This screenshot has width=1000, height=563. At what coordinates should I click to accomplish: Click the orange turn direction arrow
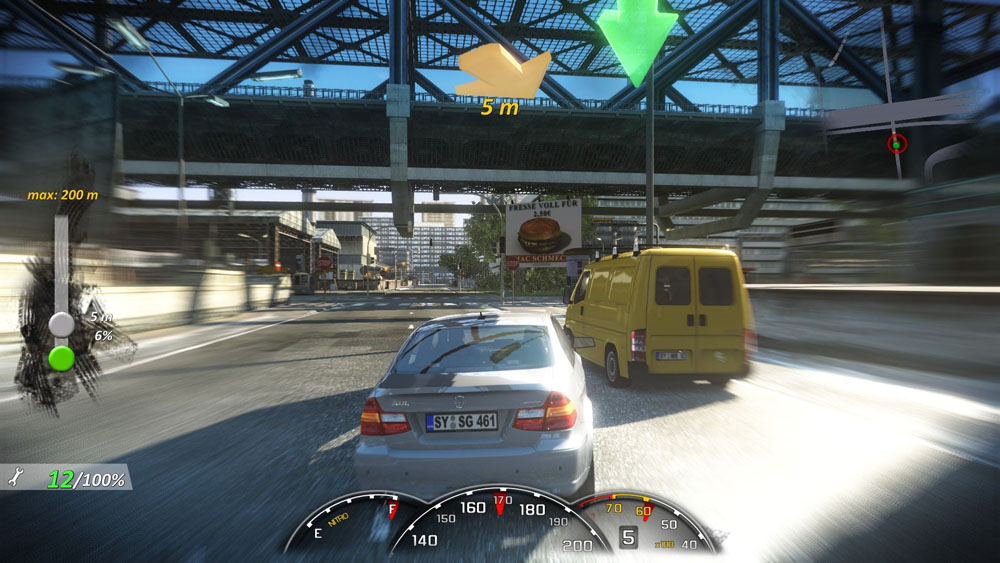click(x=503, y=74)
